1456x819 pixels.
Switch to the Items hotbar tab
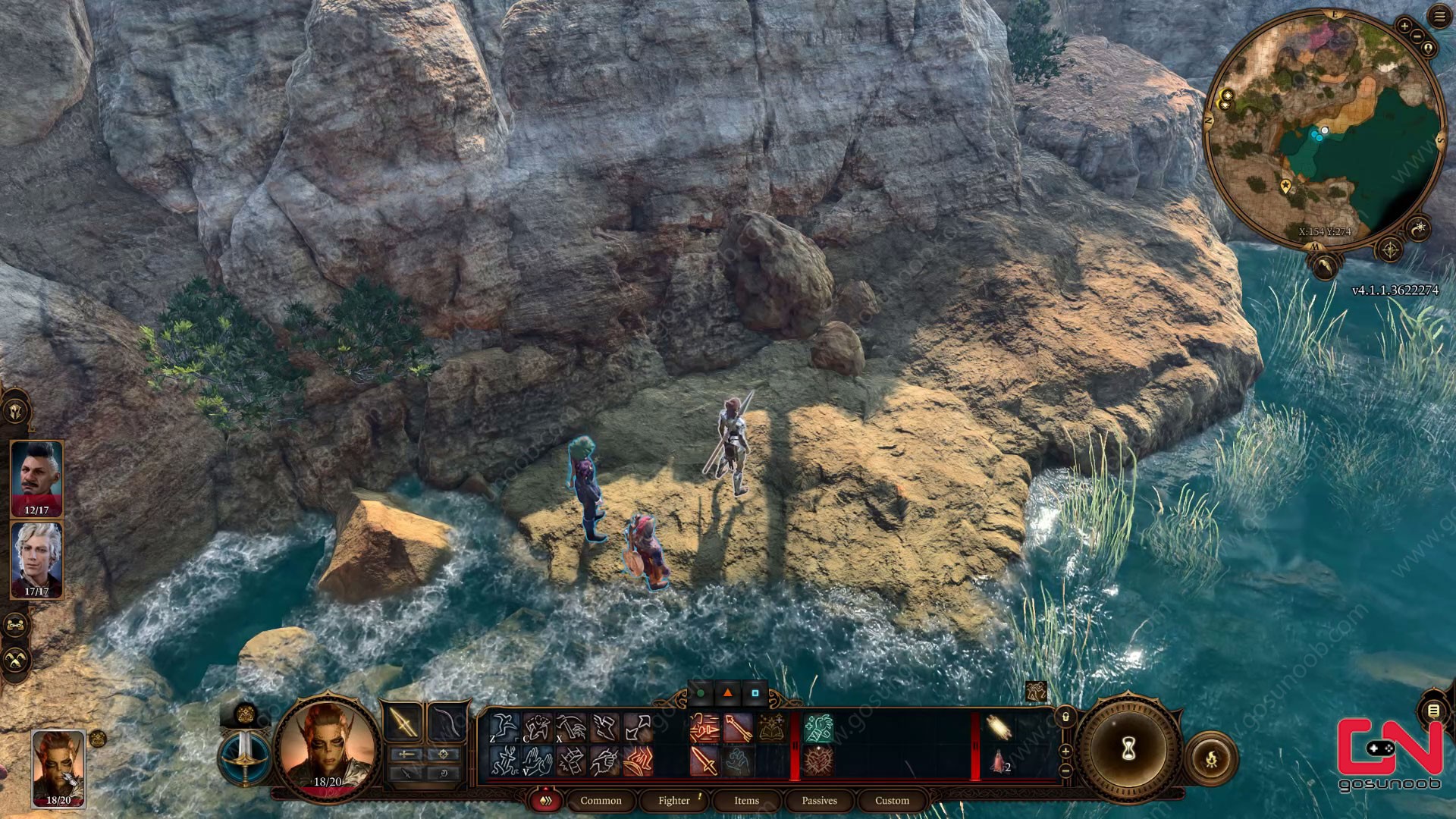click(746, 801)
